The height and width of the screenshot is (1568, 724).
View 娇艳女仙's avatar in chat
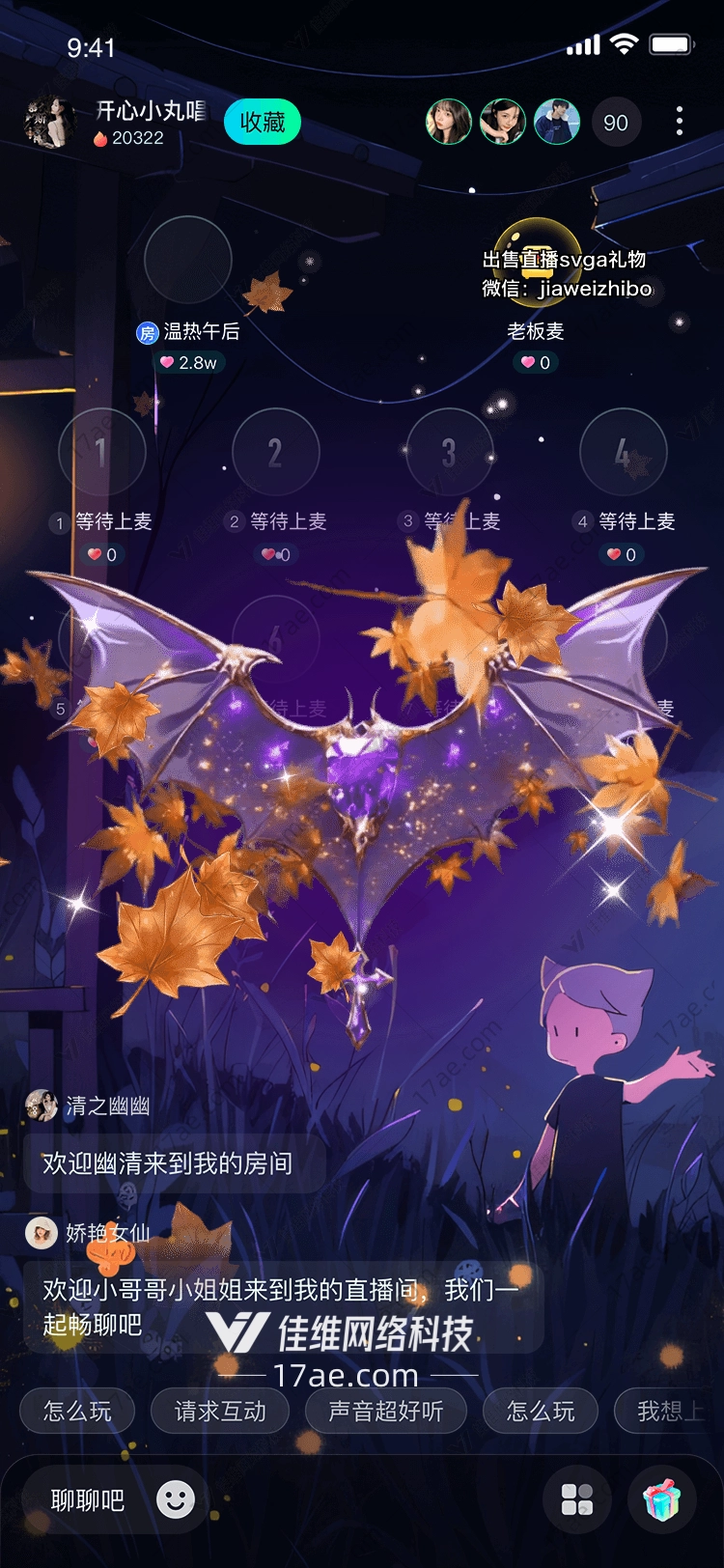42,1232
